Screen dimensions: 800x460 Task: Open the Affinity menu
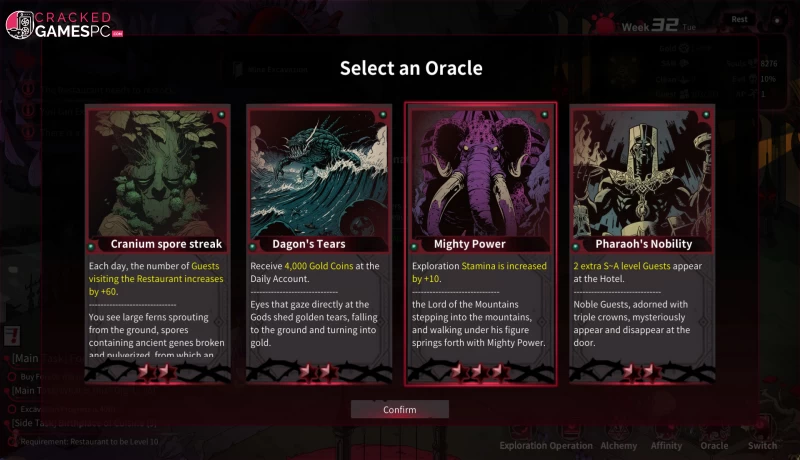(667, 445)
